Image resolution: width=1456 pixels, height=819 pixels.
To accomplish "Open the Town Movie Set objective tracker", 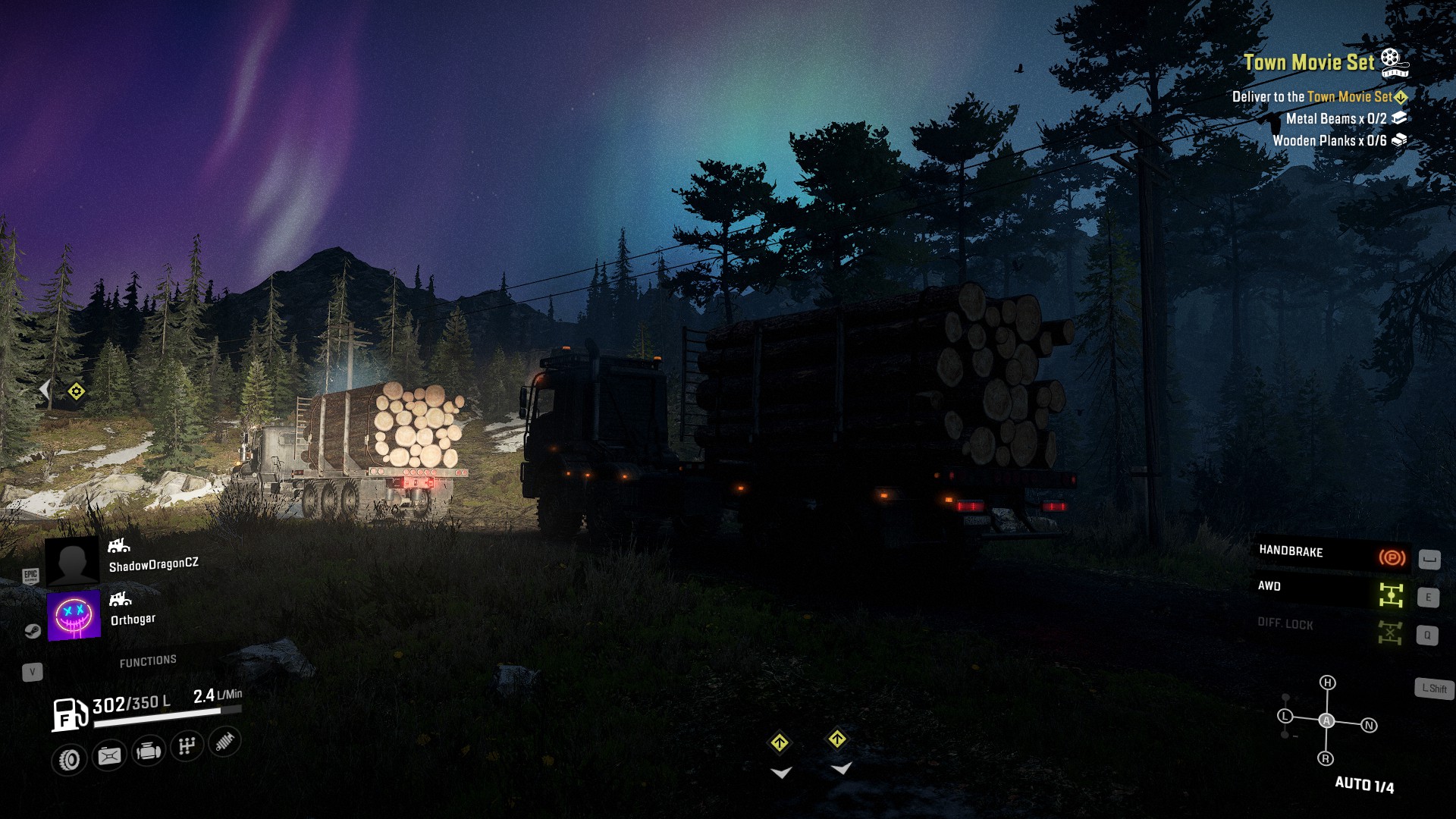I will tap(1309, 62).
